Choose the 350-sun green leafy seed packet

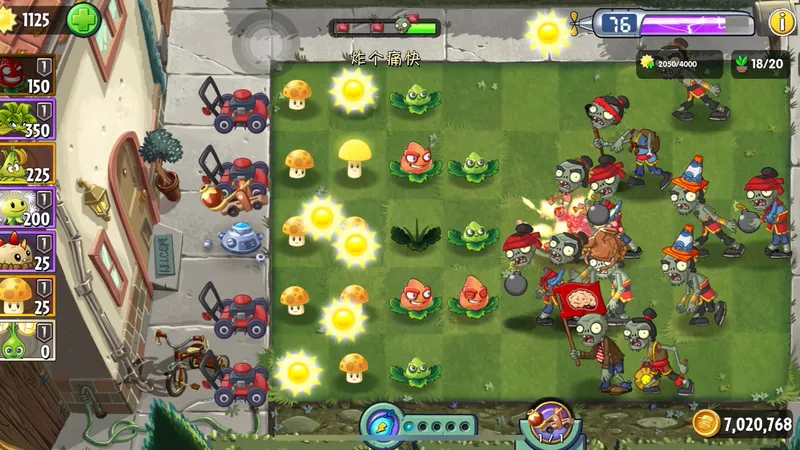click(x=27, y=119)
